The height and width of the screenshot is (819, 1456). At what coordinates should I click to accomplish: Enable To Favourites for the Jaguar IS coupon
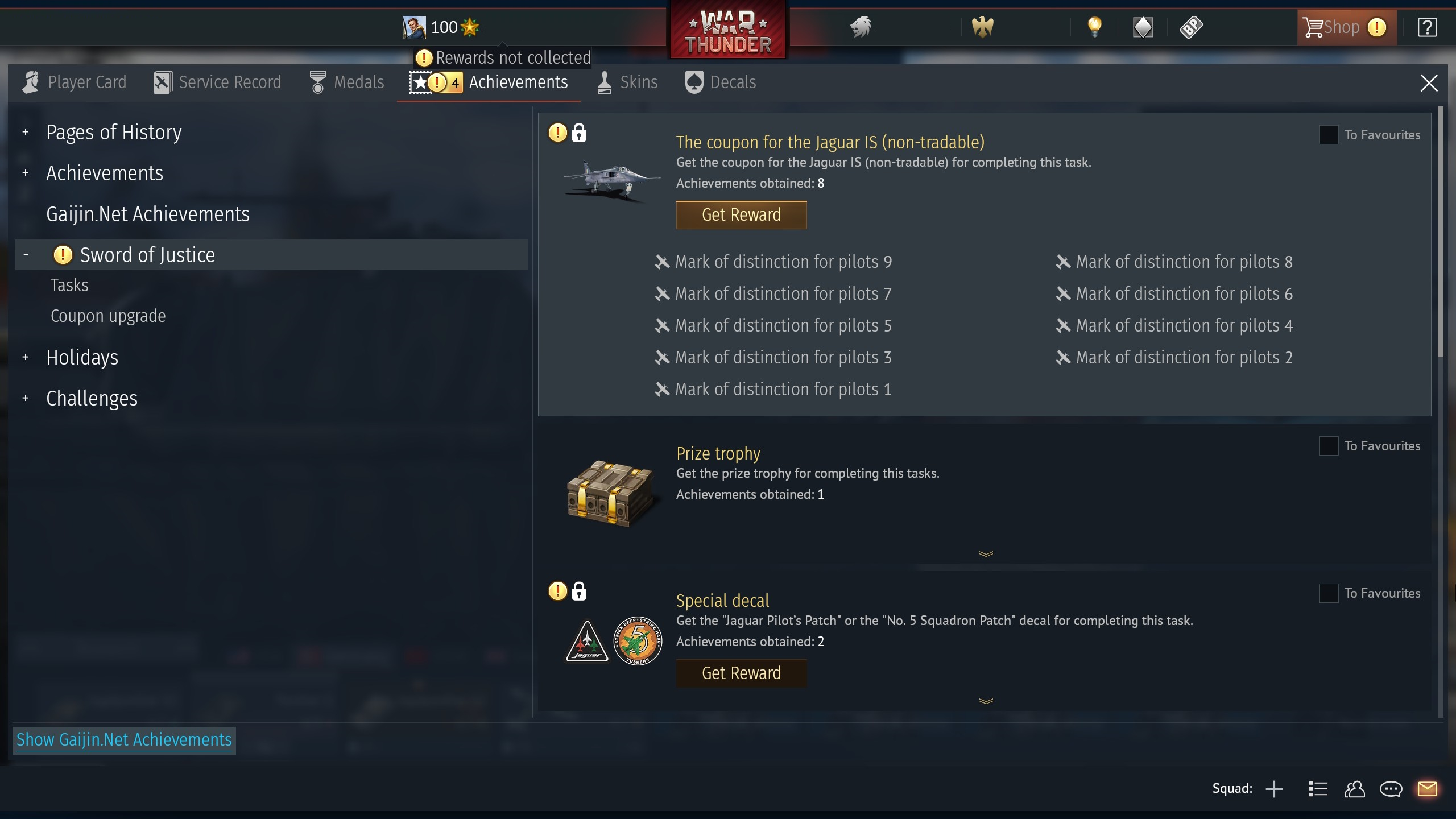pos(1329,134)
